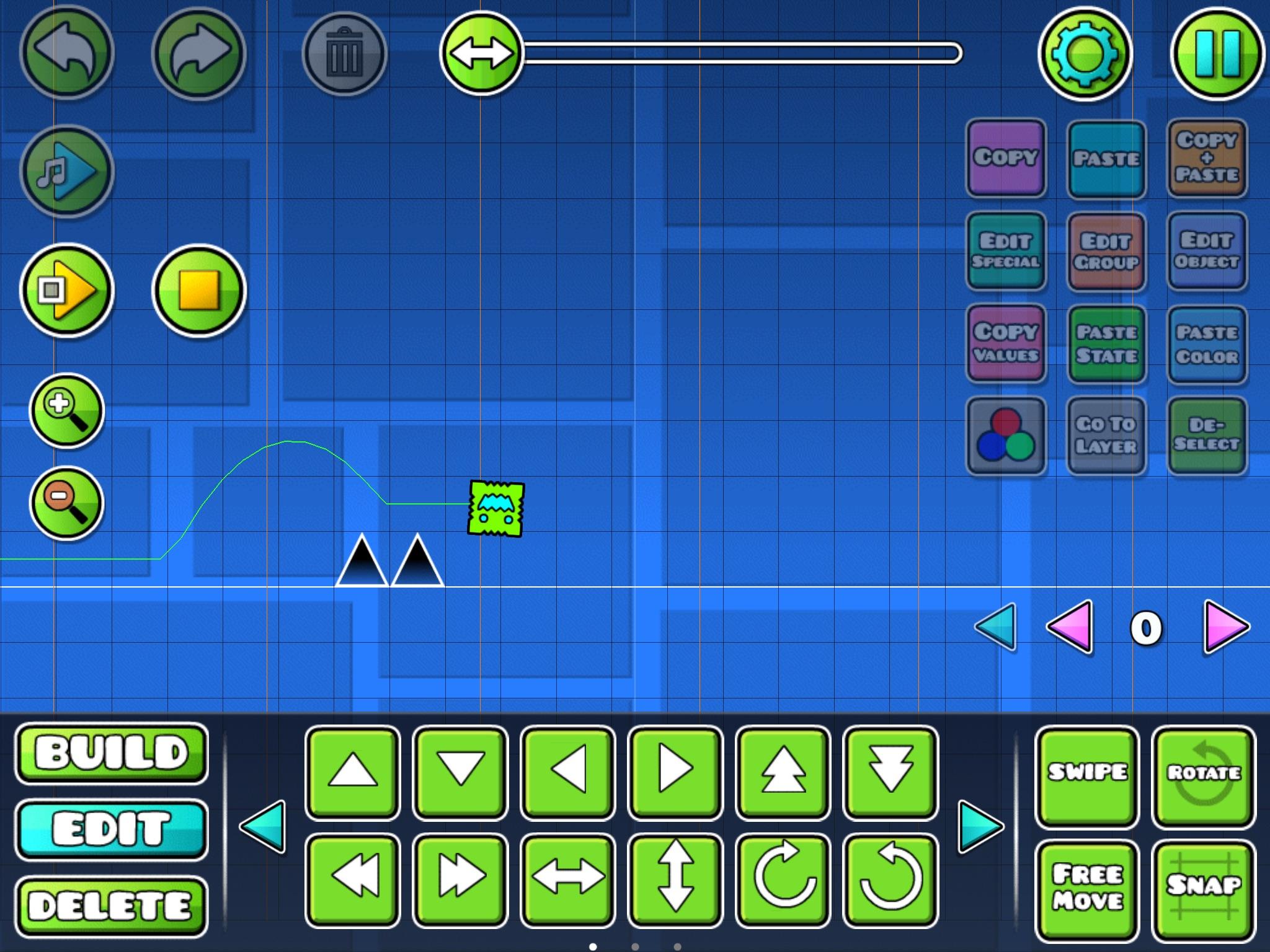
Task: Open the color picker with RGB circles
Action: (x=1006, y=437)
